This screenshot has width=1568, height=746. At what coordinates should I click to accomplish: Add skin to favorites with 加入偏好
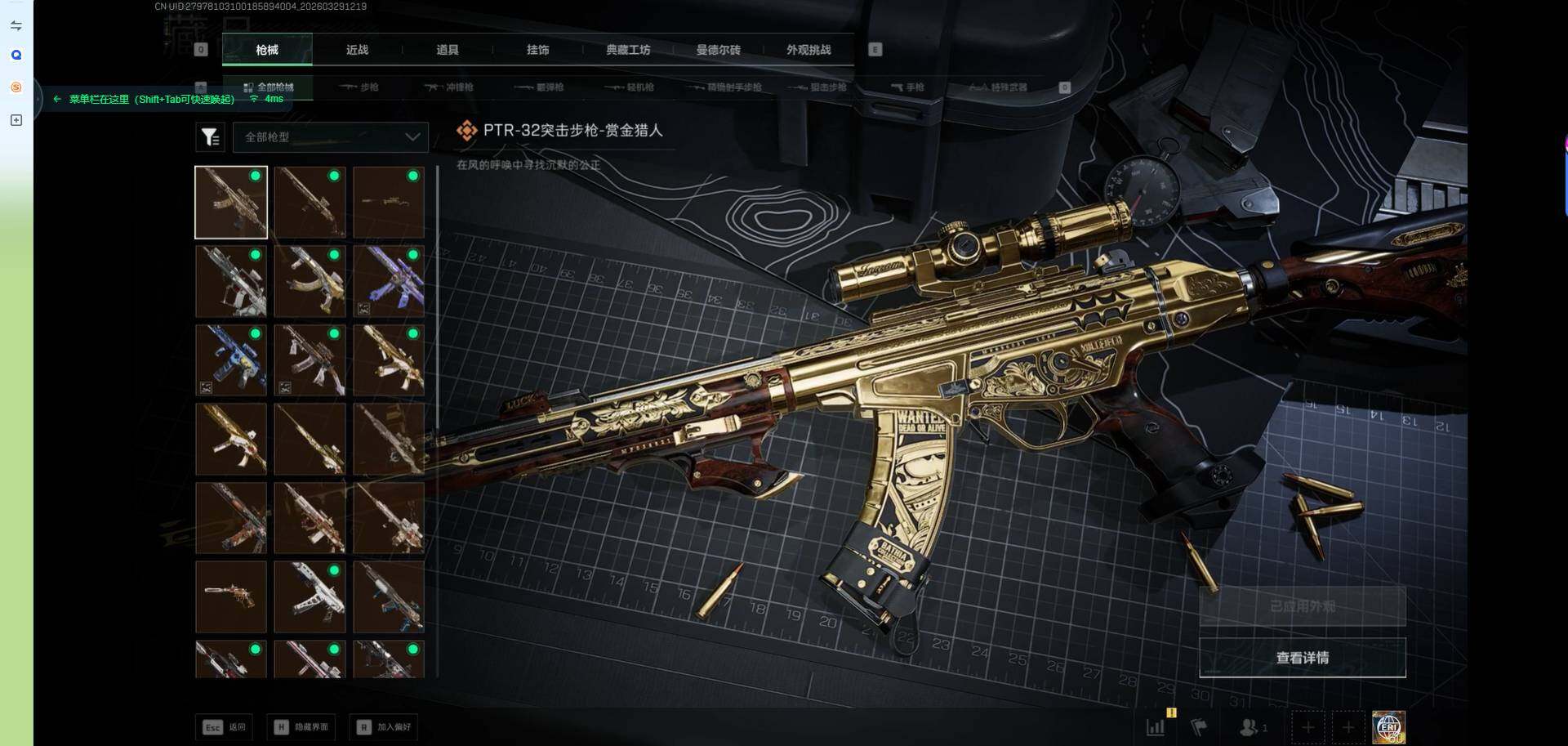pyautogui.click(x=385, y=726)
